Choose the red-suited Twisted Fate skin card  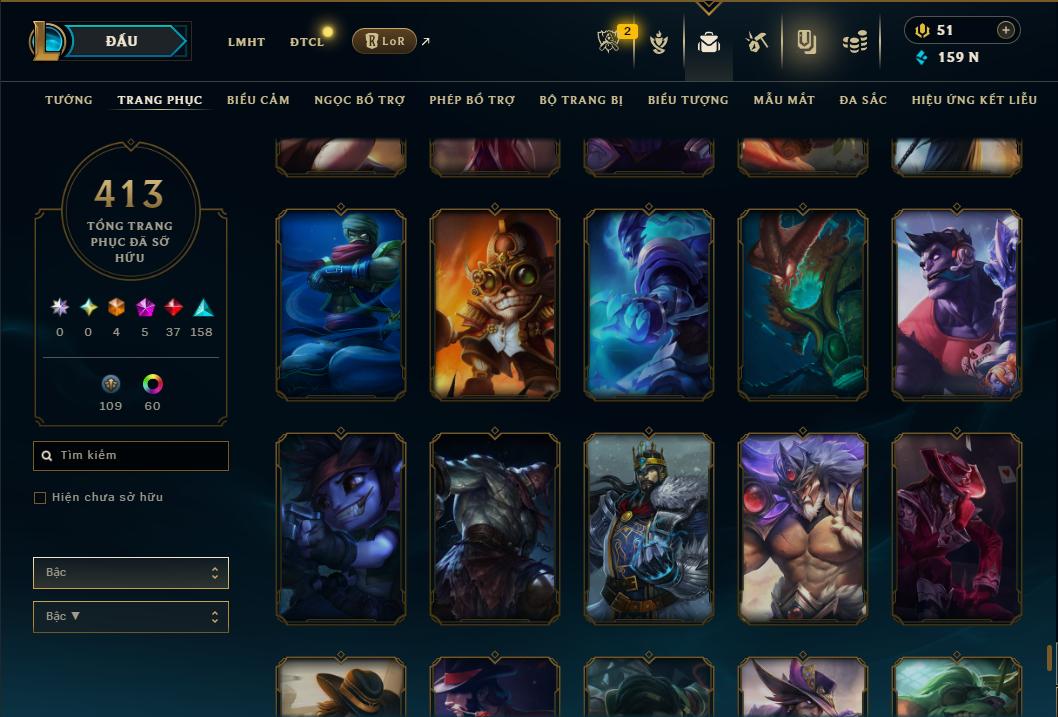[x=956, y=528]
